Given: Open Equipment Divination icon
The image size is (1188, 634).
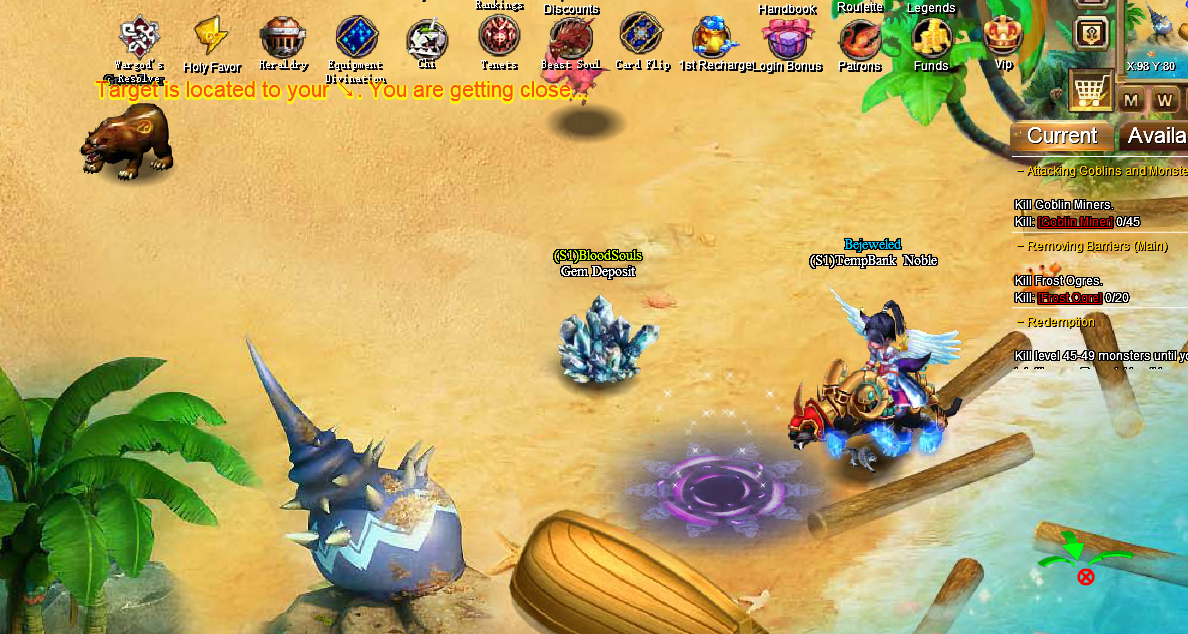Looking at the screenshot, I should [x=356, y=38].
